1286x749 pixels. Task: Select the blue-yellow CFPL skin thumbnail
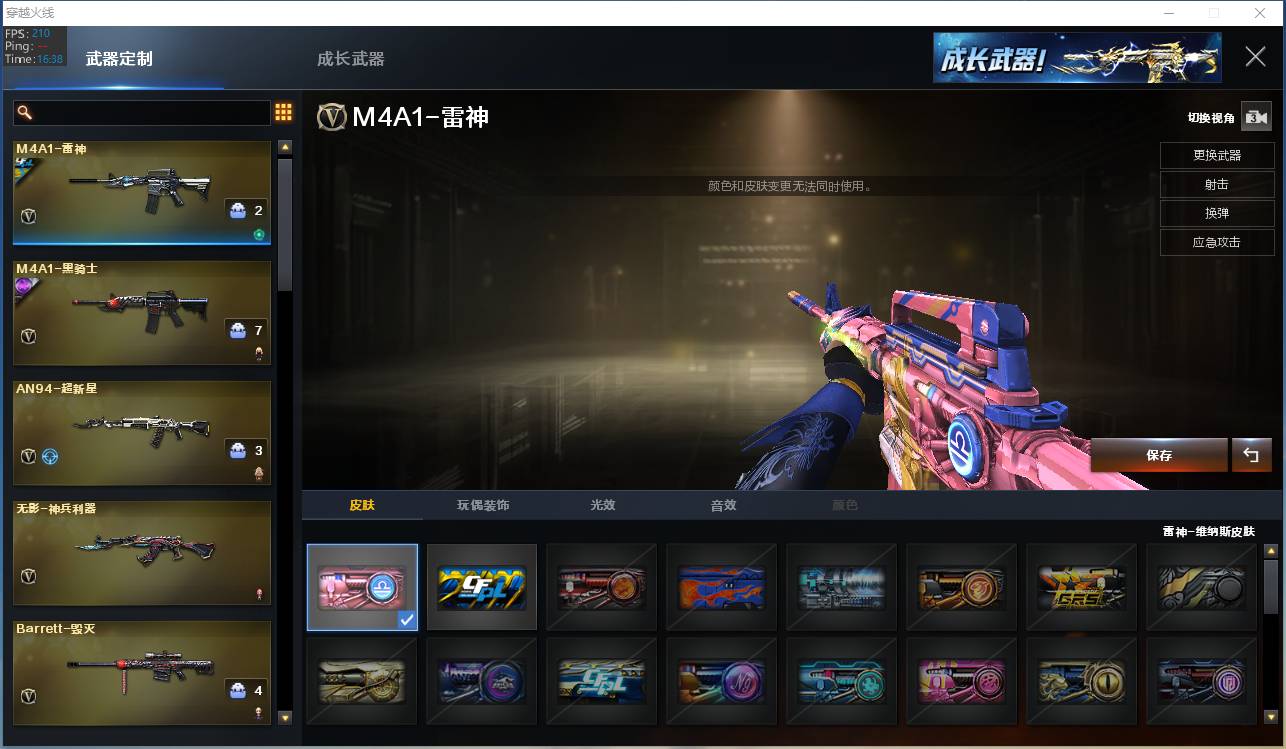(x=482, y=587)
